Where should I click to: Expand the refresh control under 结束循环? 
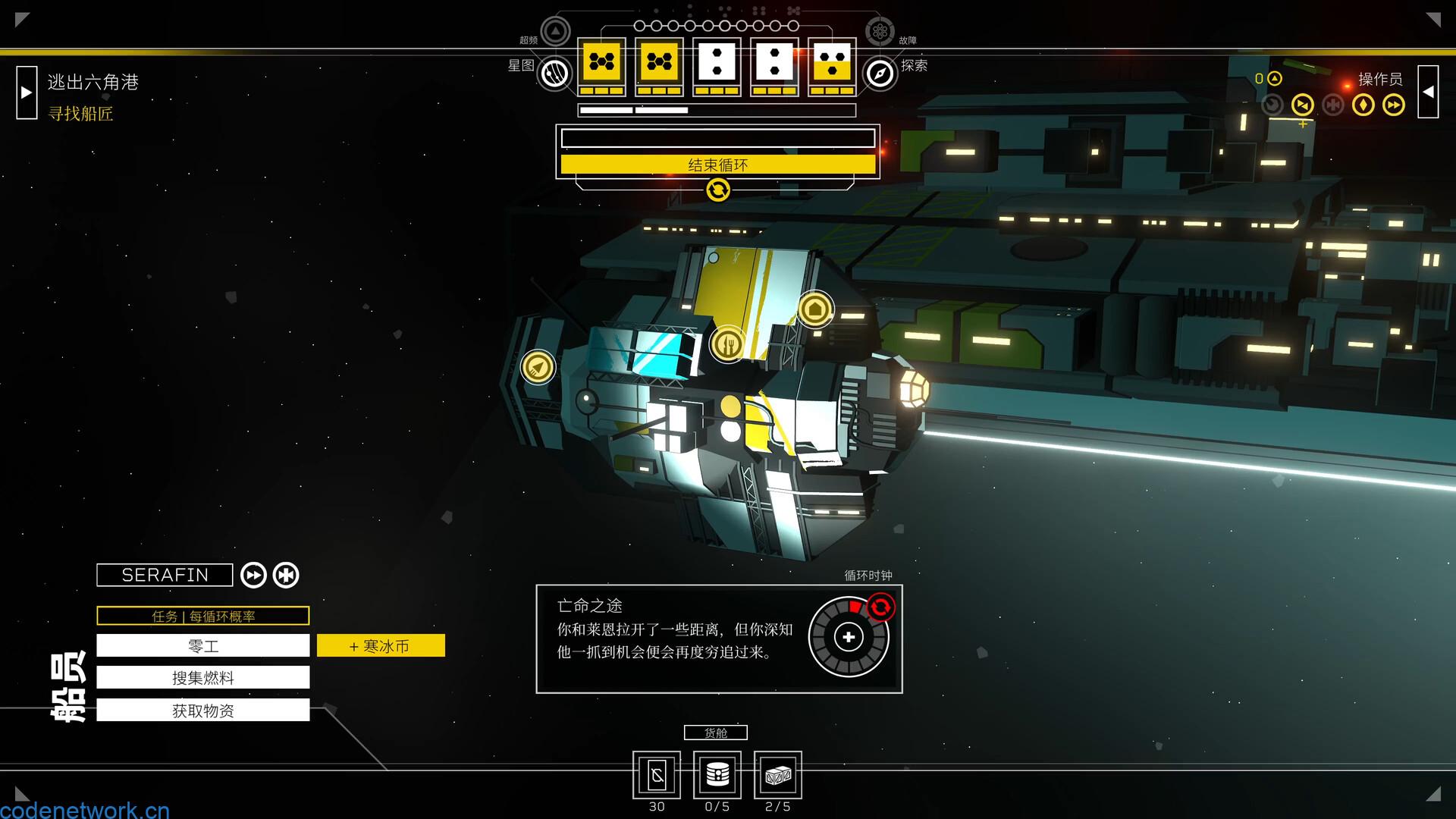point(718,190)
